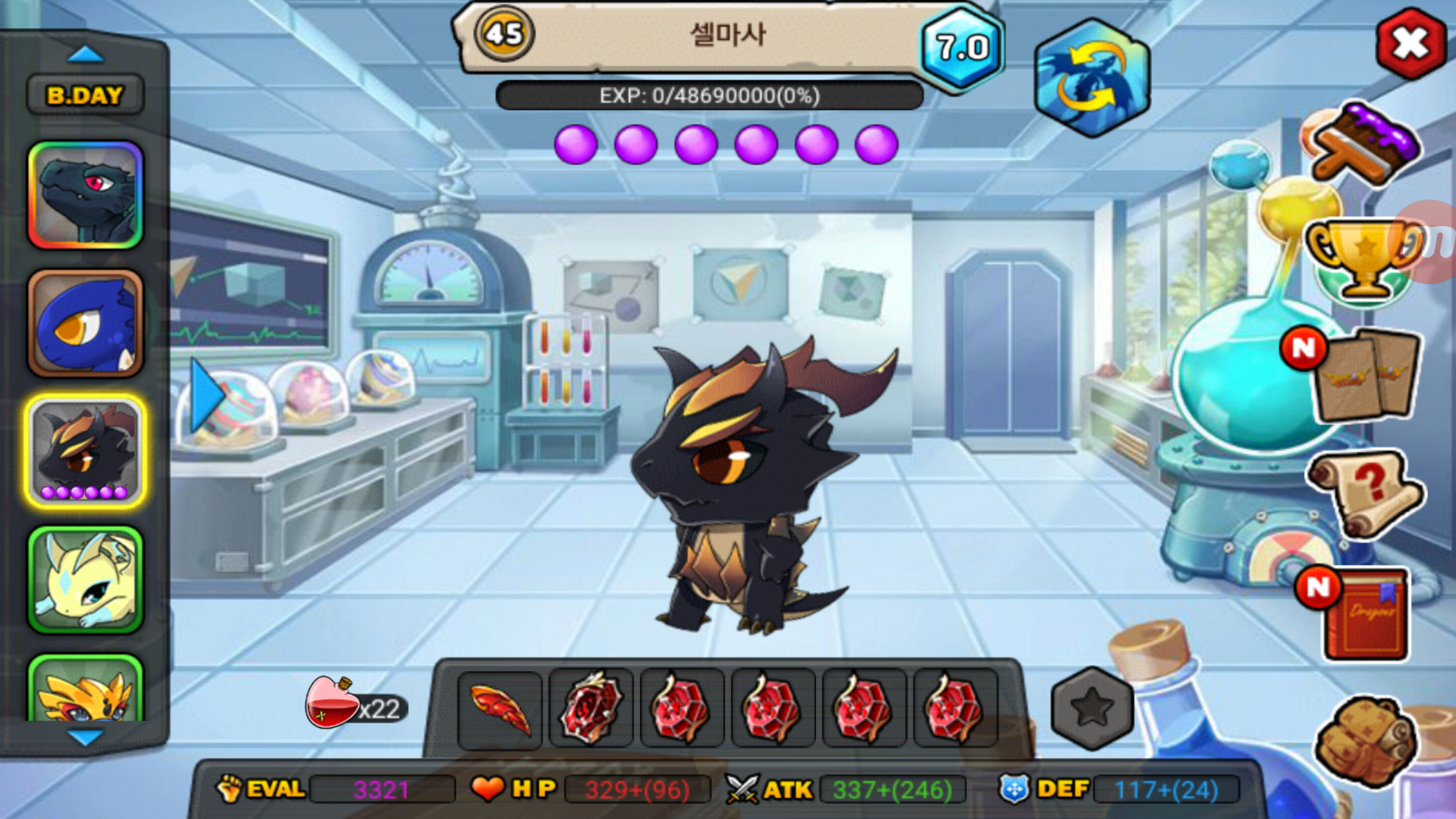Open the gold trophy icon
Screen dimensions: 1456x819
pyautogui.click(x=1363, y=259)
